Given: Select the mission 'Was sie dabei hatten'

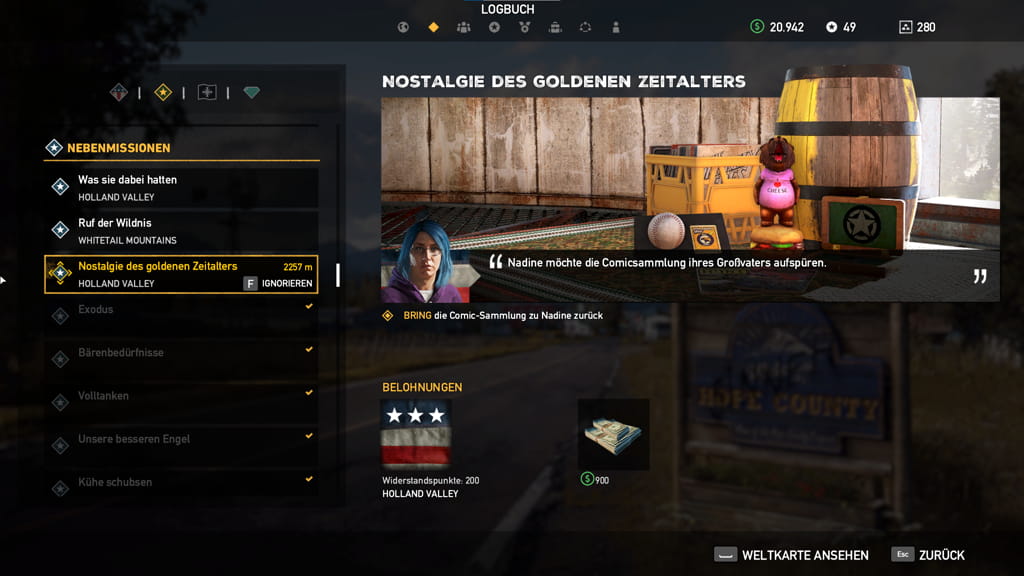Looking at the screenshot, I should (182, 187).
